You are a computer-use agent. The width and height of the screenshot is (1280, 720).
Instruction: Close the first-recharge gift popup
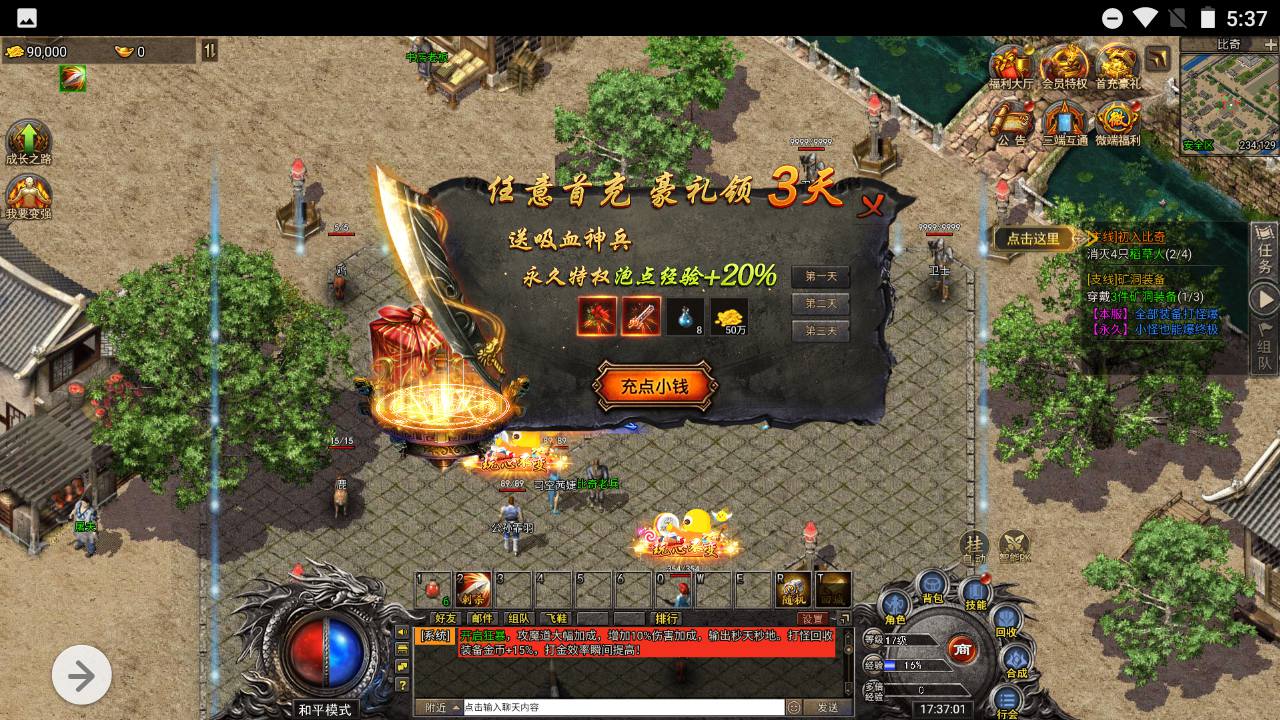pos(872,205)
